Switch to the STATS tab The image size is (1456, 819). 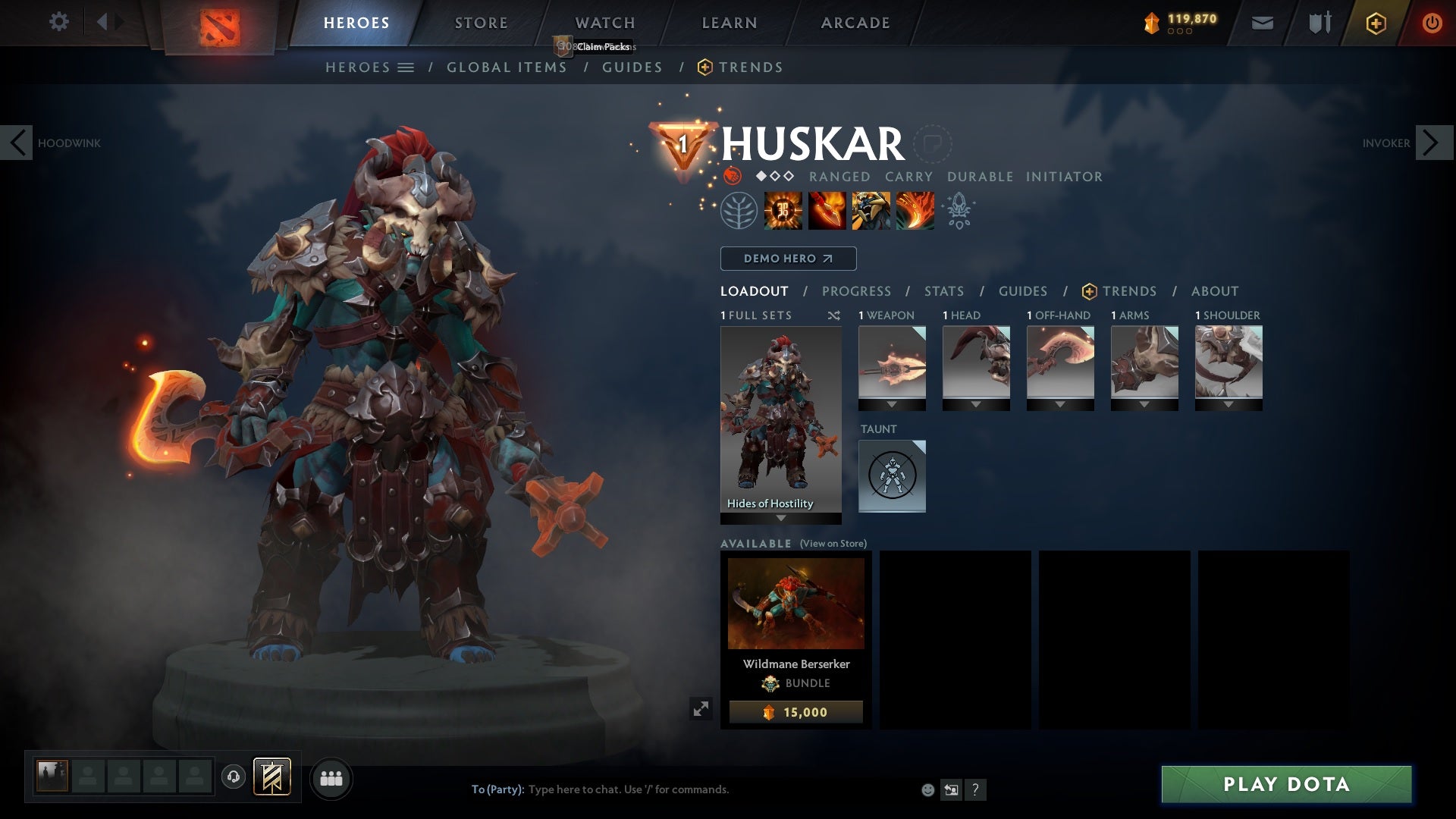(x=943, y=291)
